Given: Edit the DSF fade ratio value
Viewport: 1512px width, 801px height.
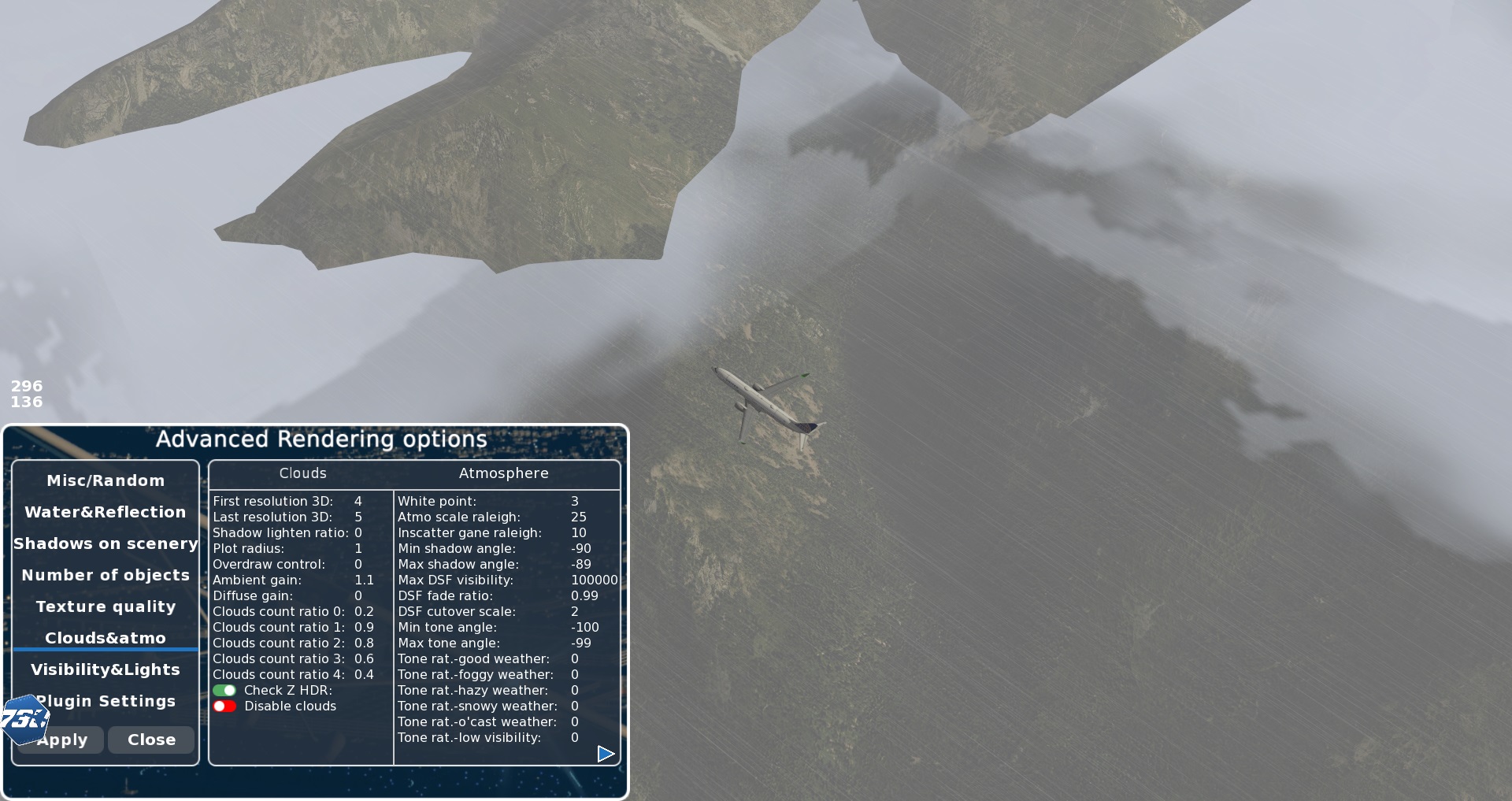Looking at the screenshot, I should click(584, 595).
